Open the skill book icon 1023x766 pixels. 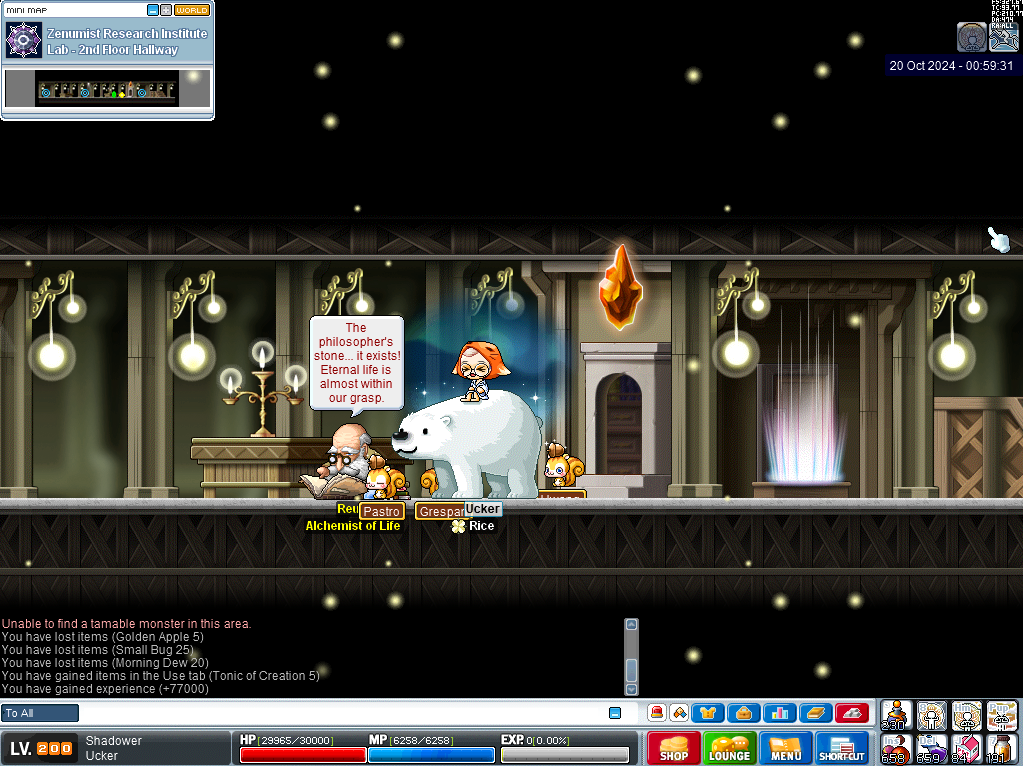815,713
